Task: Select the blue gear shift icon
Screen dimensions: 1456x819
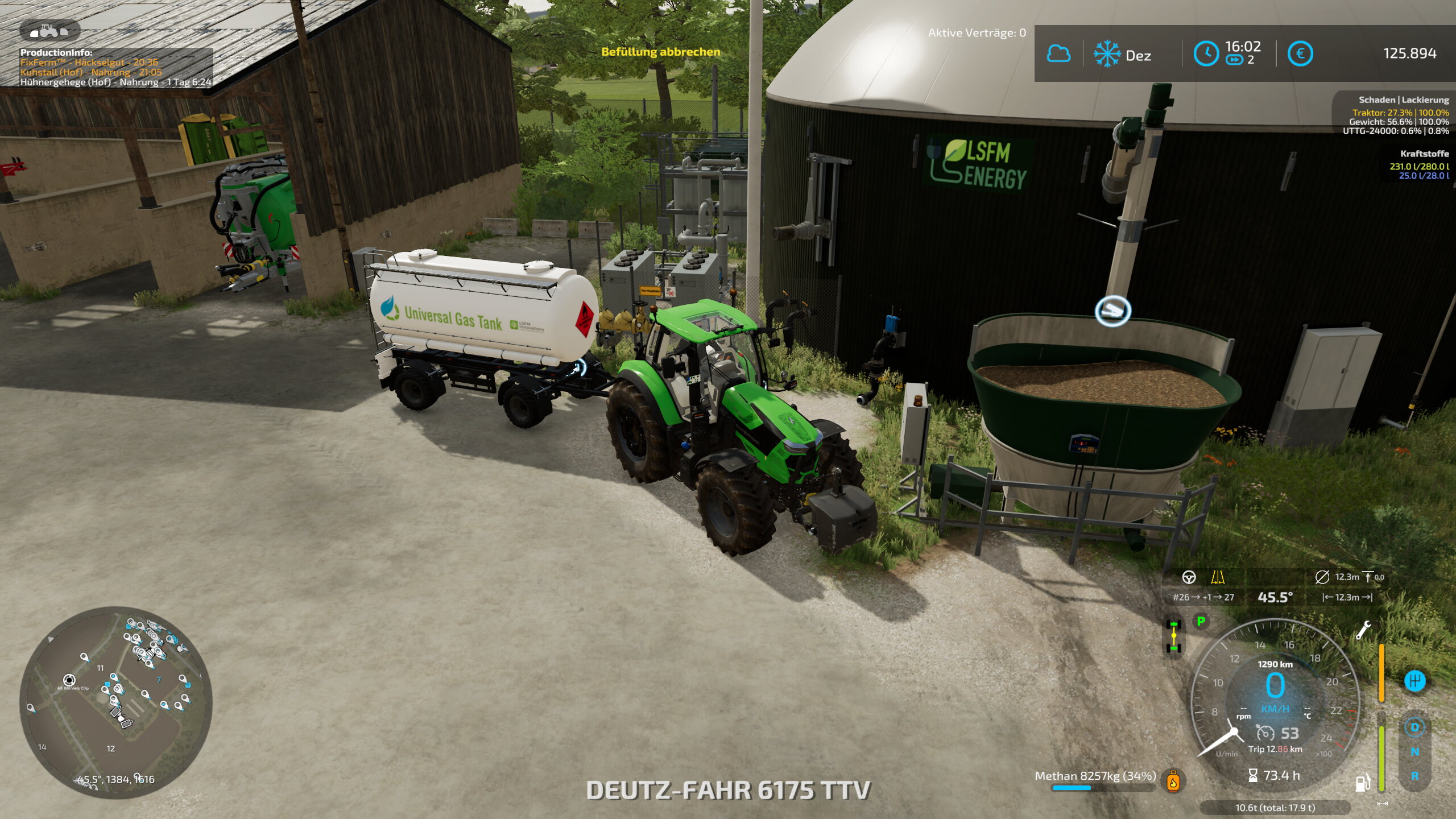Action: [x=1414, y=681]
